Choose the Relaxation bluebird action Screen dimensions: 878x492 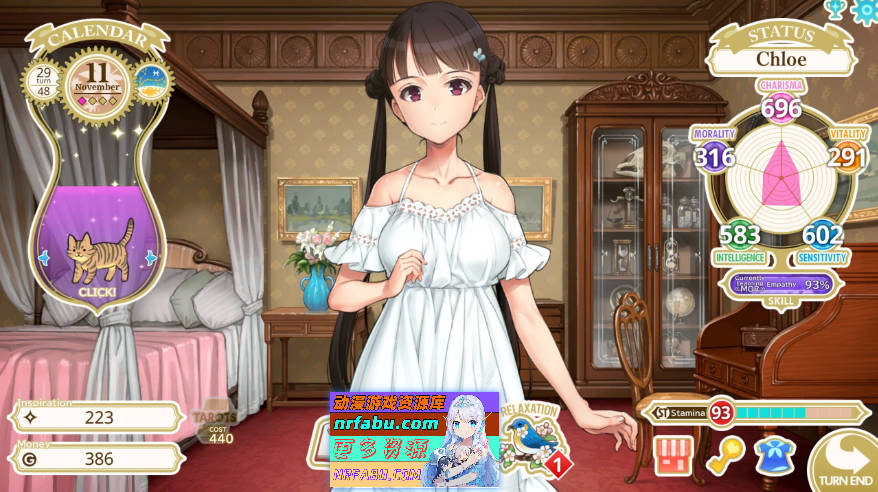coord(530,437)
